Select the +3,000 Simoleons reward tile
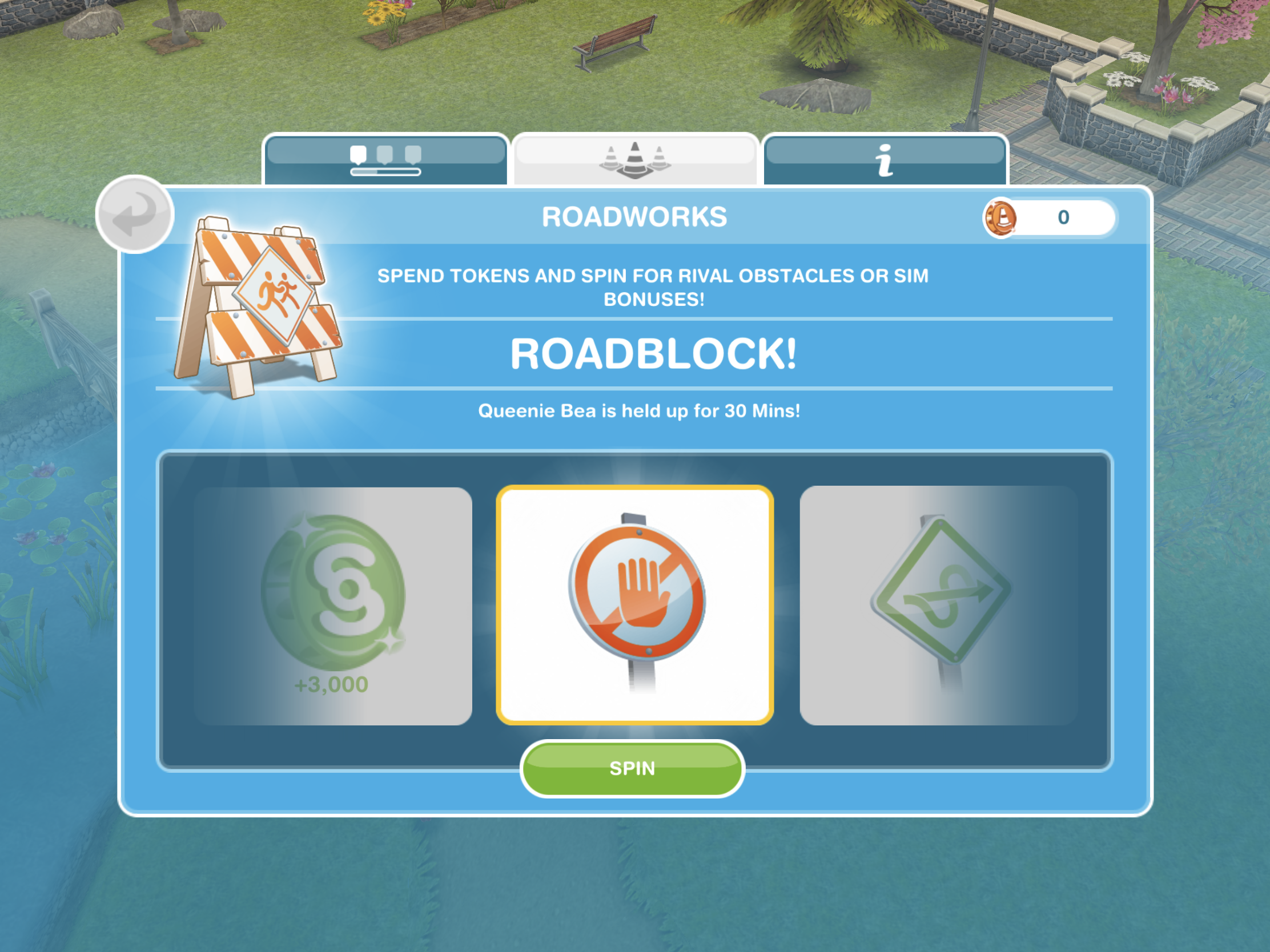This screenshot has width=1270, height=952. pos(333,606)
